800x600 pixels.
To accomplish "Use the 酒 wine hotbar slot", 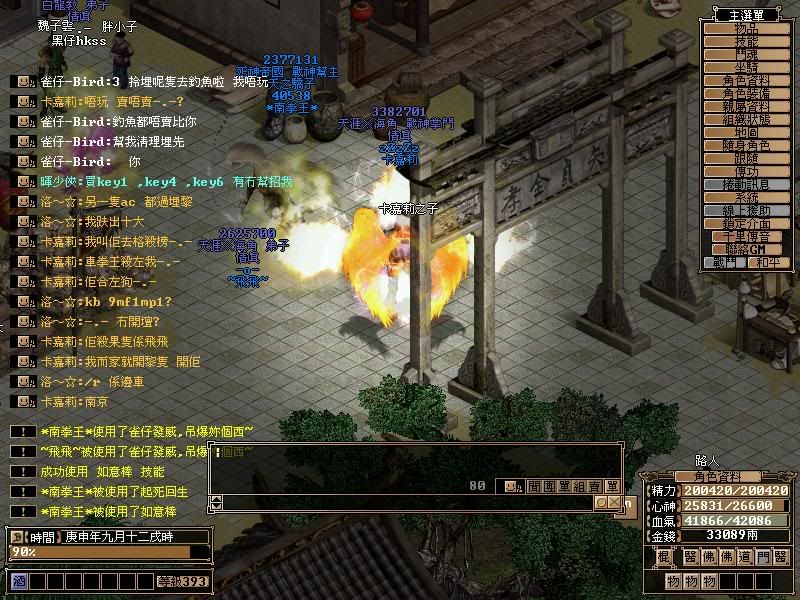I will (x=18, y=581).
